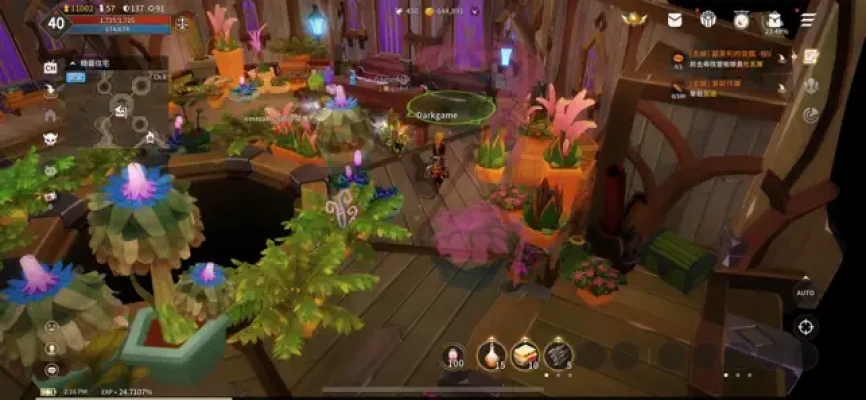Screen dimensions: 866x400
Task: Open the inventory bag icon
Action: (774, 19)
